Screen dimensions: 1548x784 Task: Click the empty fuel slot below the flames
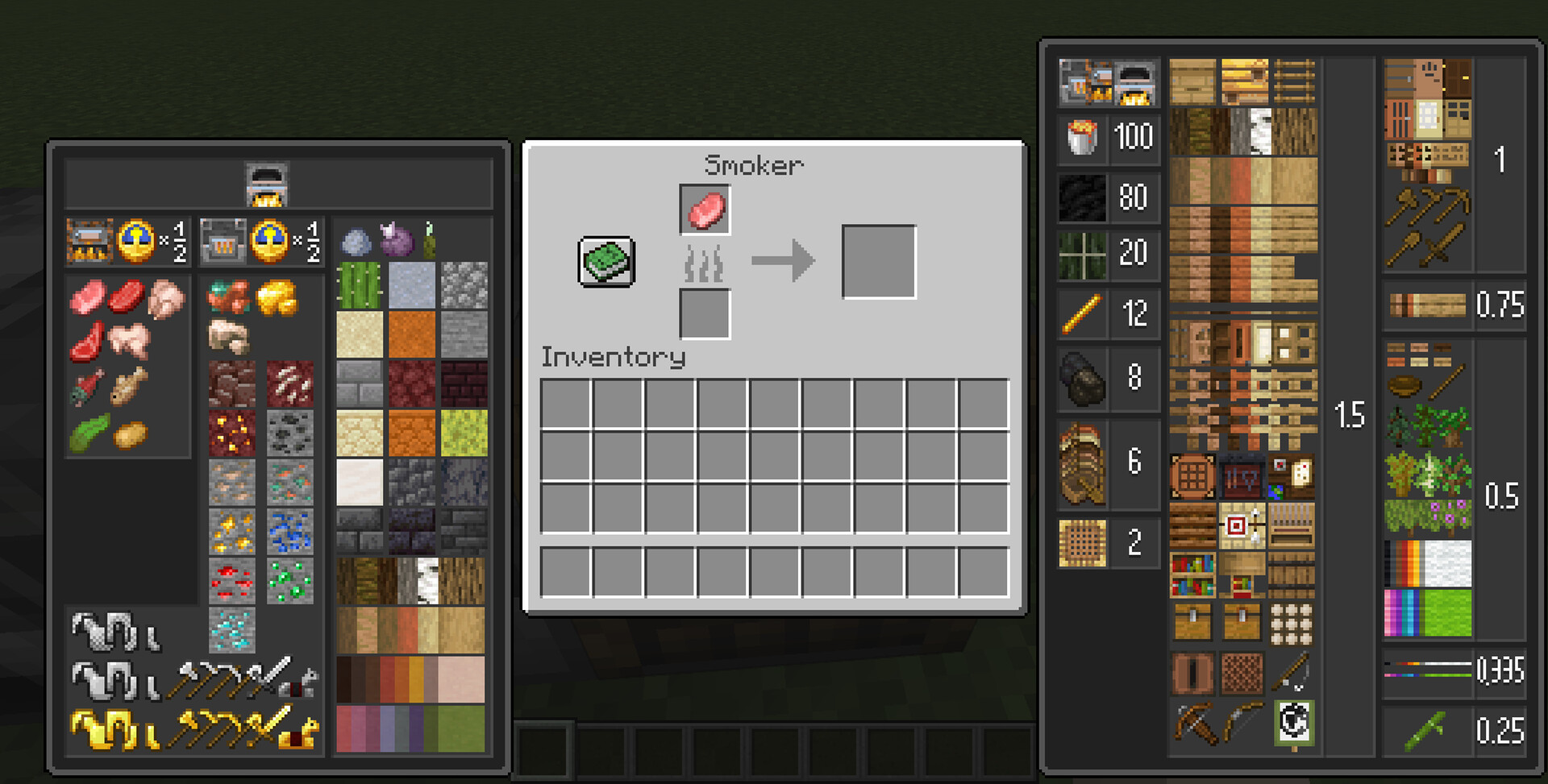(705, 313)
